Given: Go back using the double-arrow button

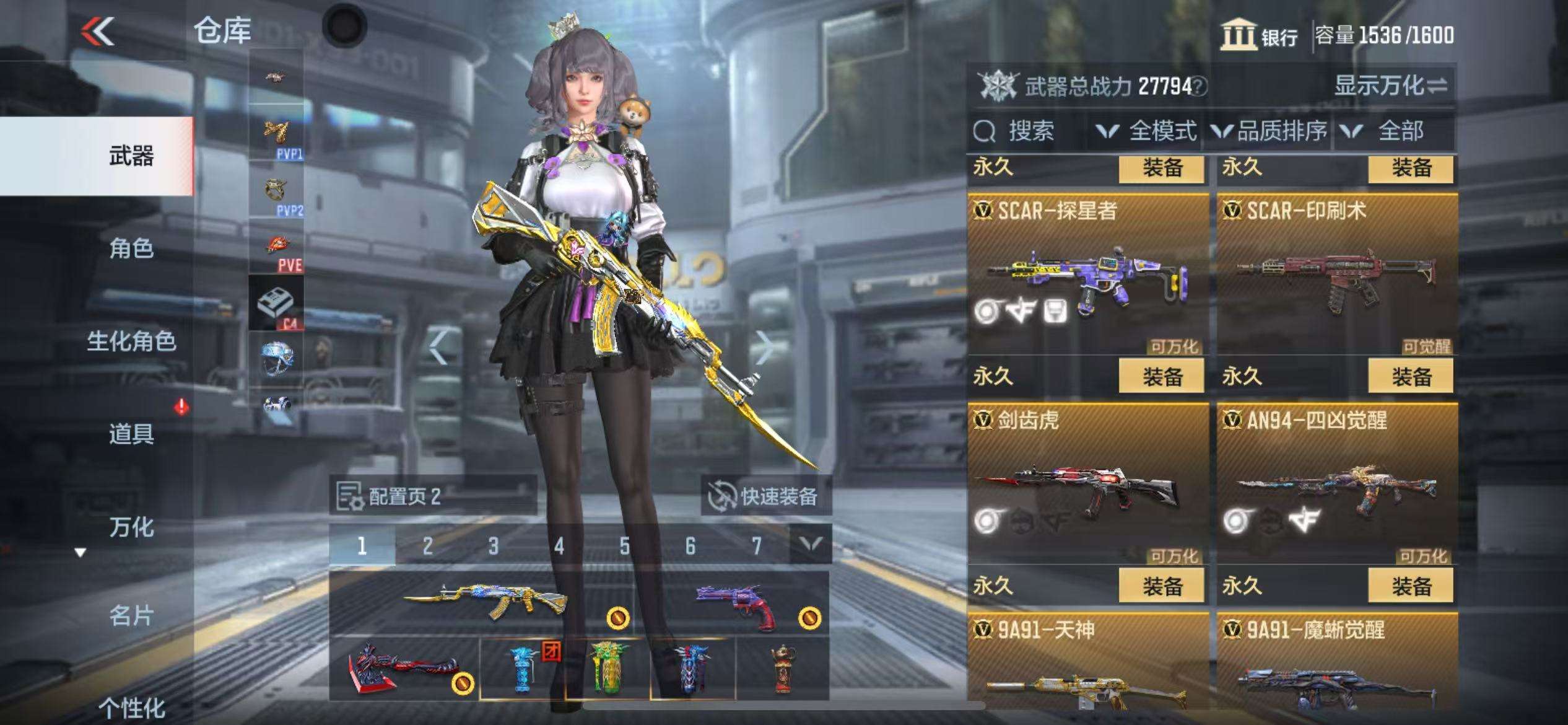Looking at the screenshot, I should (98, 30).
